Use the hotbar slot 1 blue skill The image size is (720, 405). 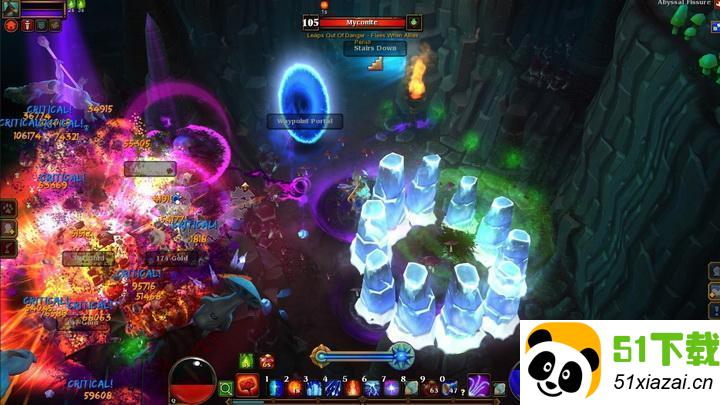click(x=274, y=386)
